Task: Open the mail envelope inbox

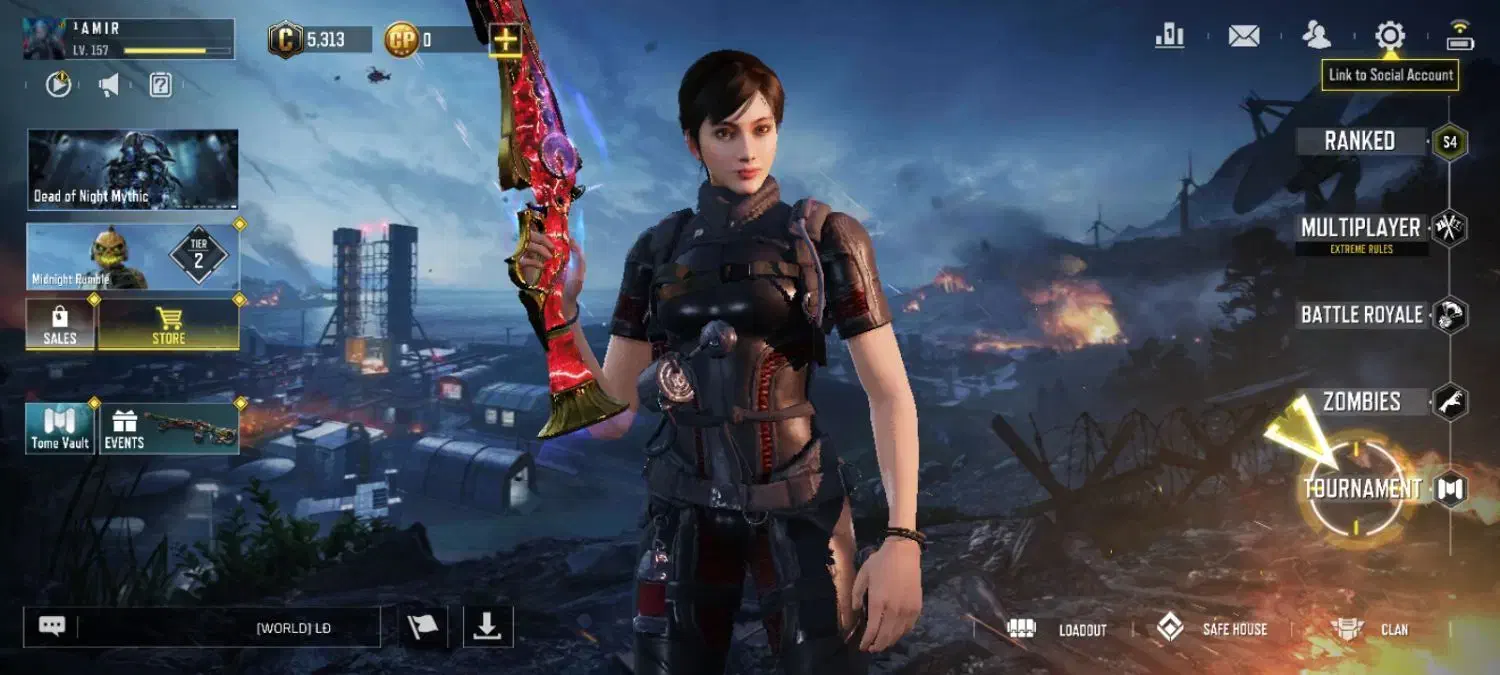Action: tap(1244, 36)
